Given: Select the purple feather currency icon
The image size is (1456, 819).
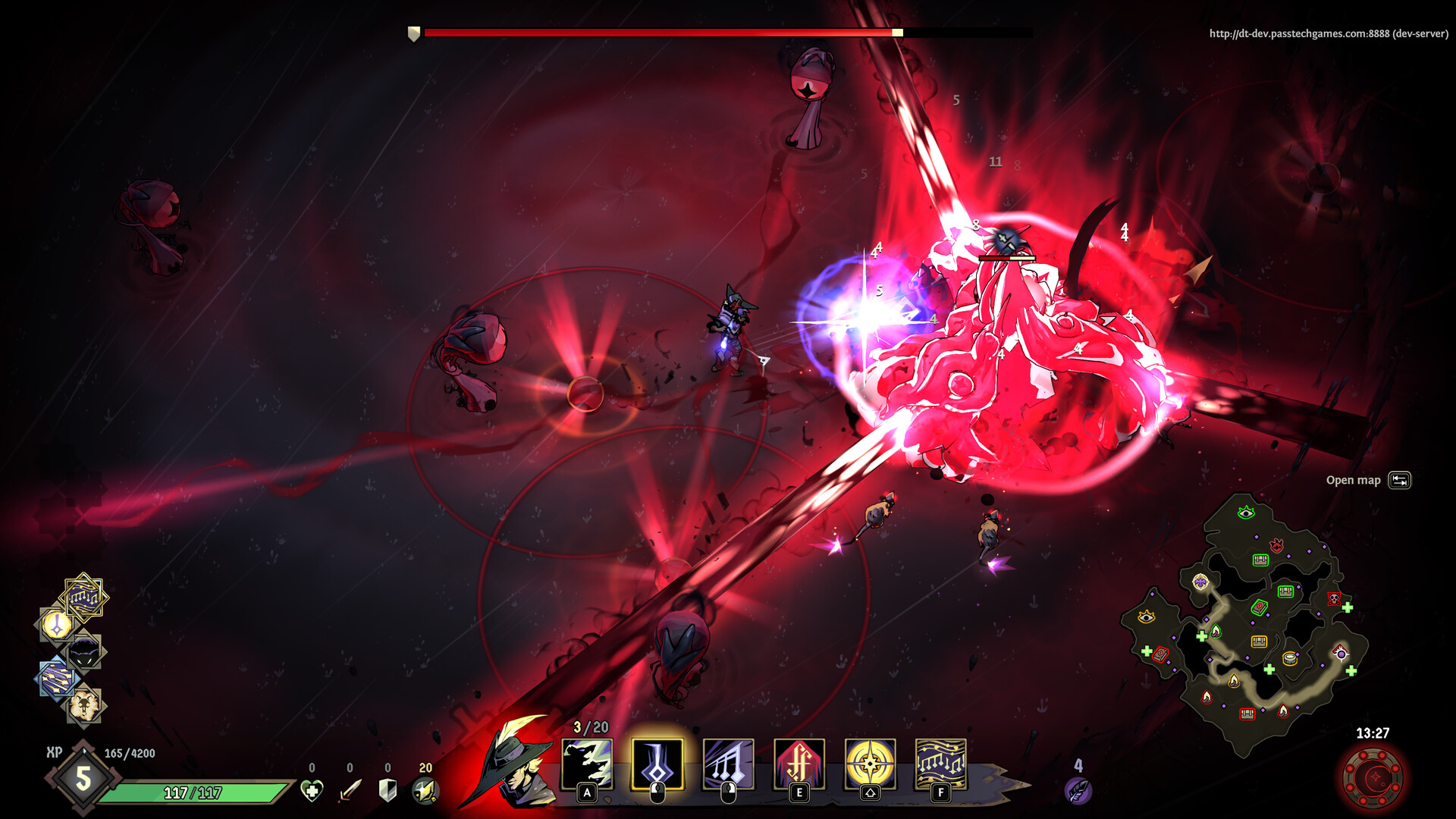Looking at the screenshot, I should pos(1078,790).
